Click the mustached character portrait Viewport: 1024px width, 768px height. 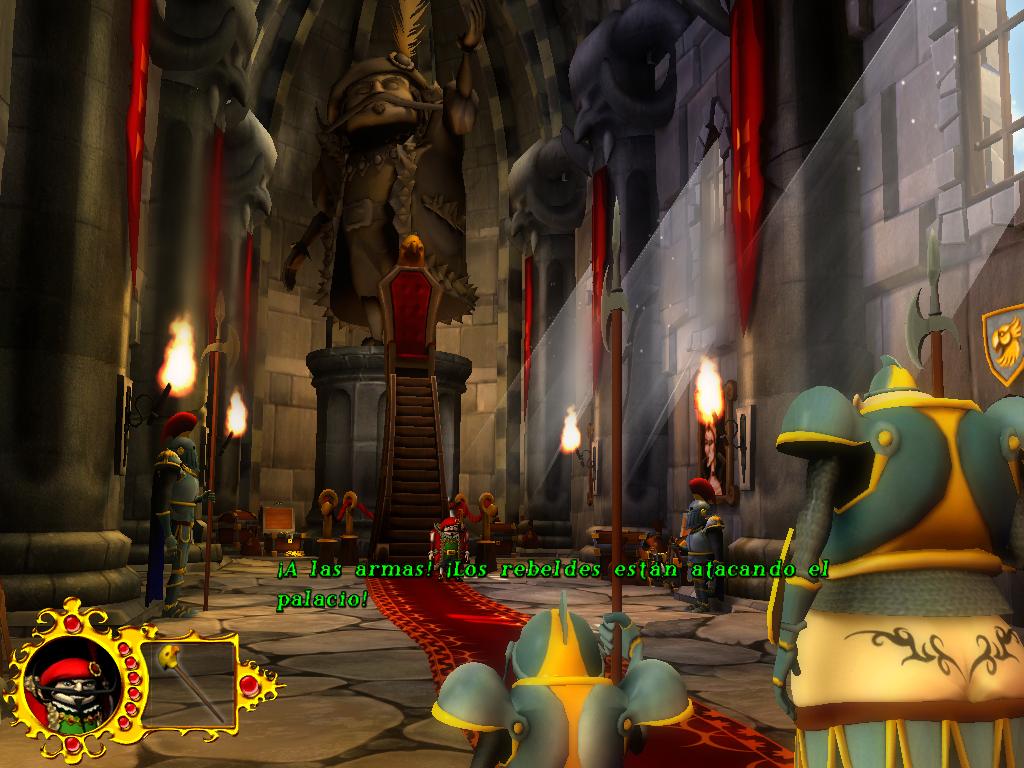pos(70,687)
